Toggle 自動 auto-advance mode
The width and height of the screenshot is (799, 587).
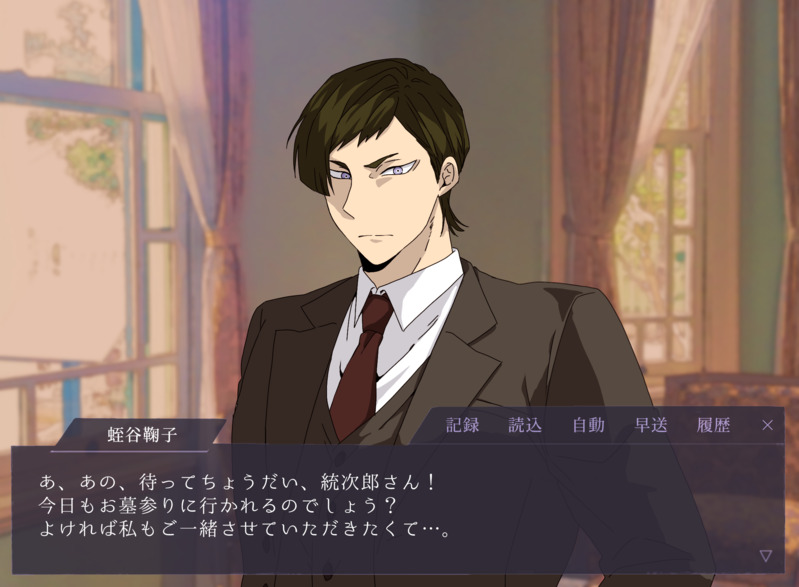[x=588, y=425]
